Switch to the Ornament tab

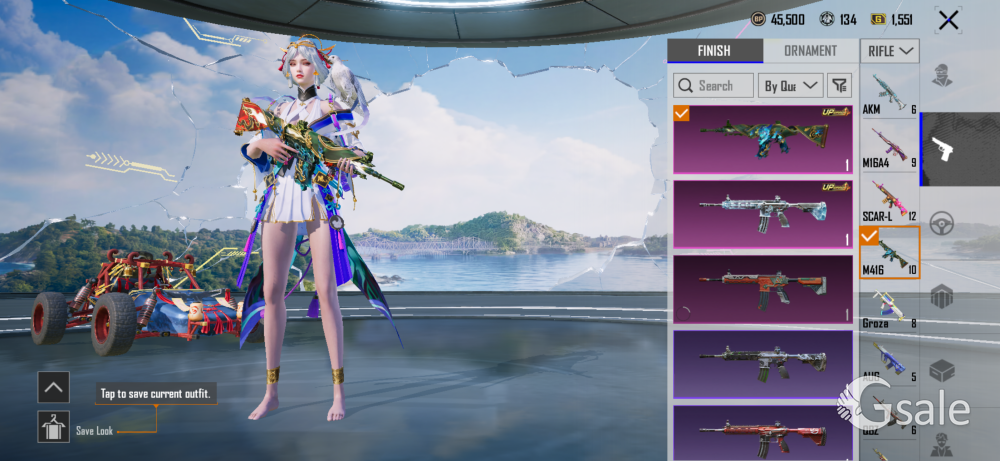tap(810, 51)
